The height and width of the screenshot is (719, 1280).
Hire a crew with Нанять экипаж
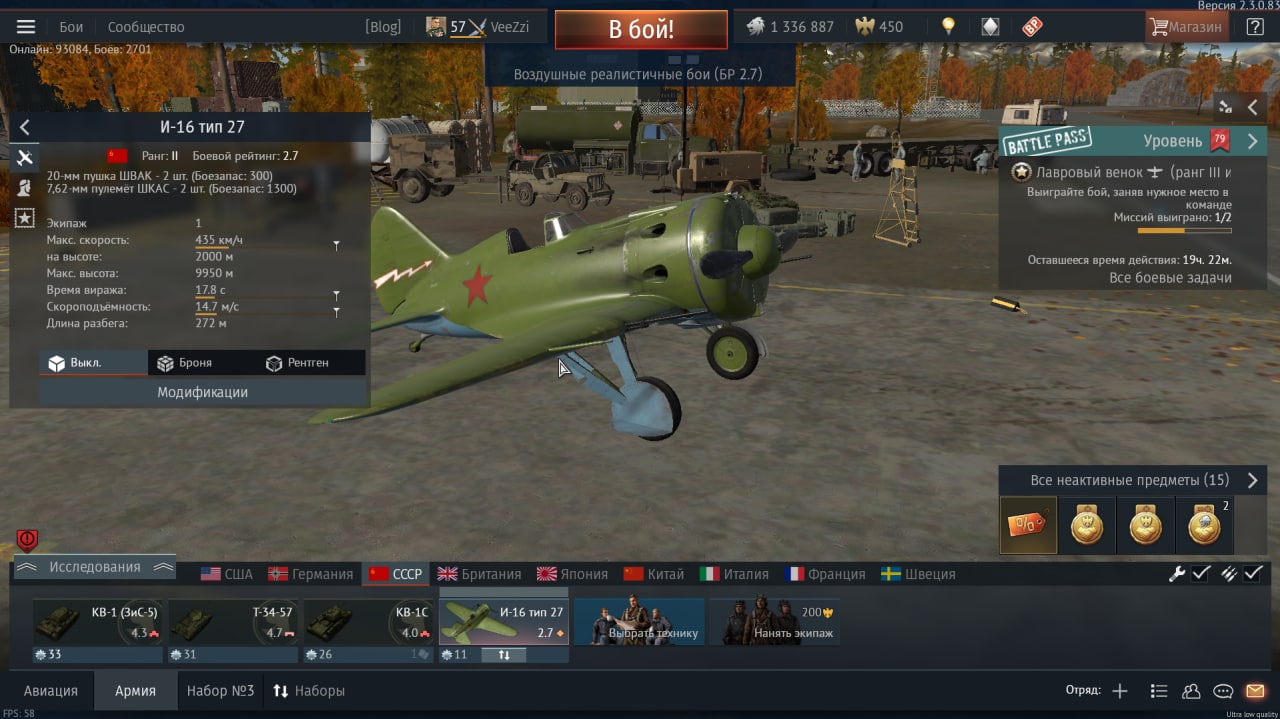[774, 622]
